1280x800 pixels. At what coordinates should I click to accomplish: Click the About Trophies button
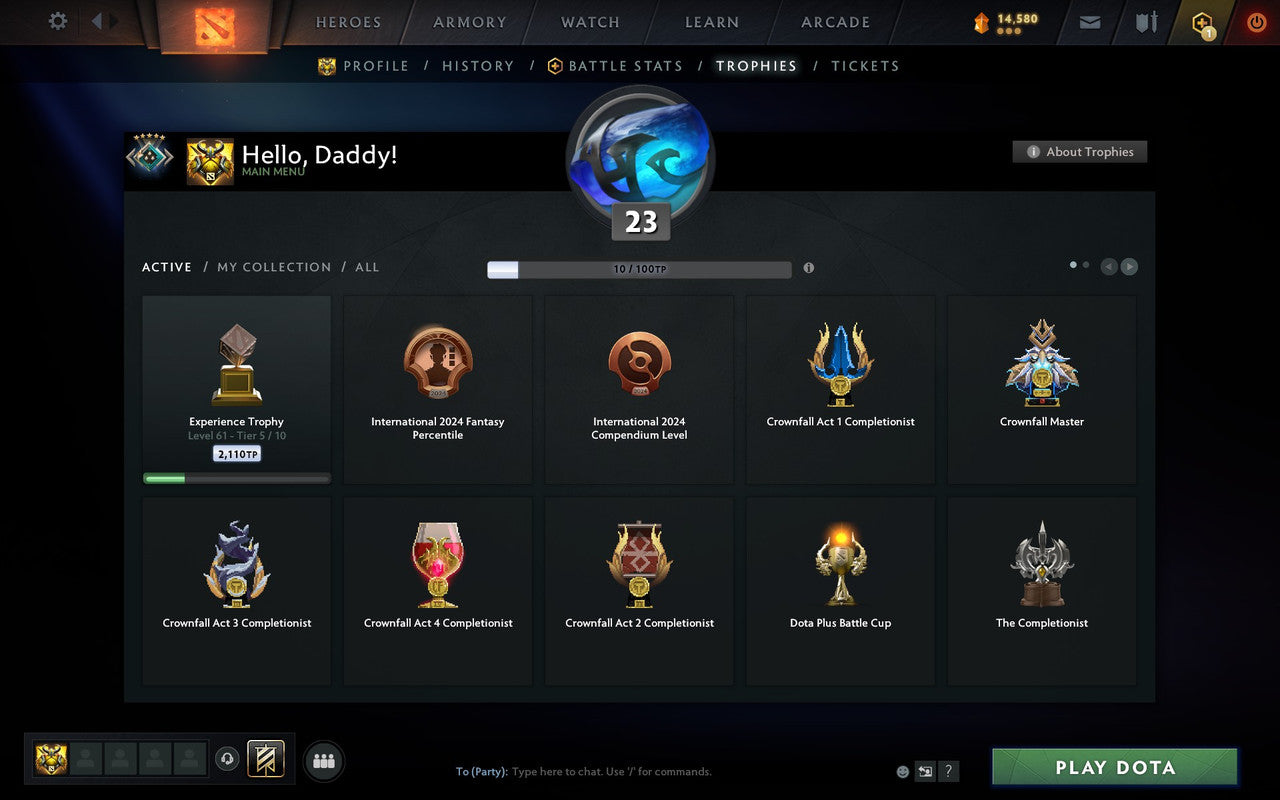tap(1080, 152)
